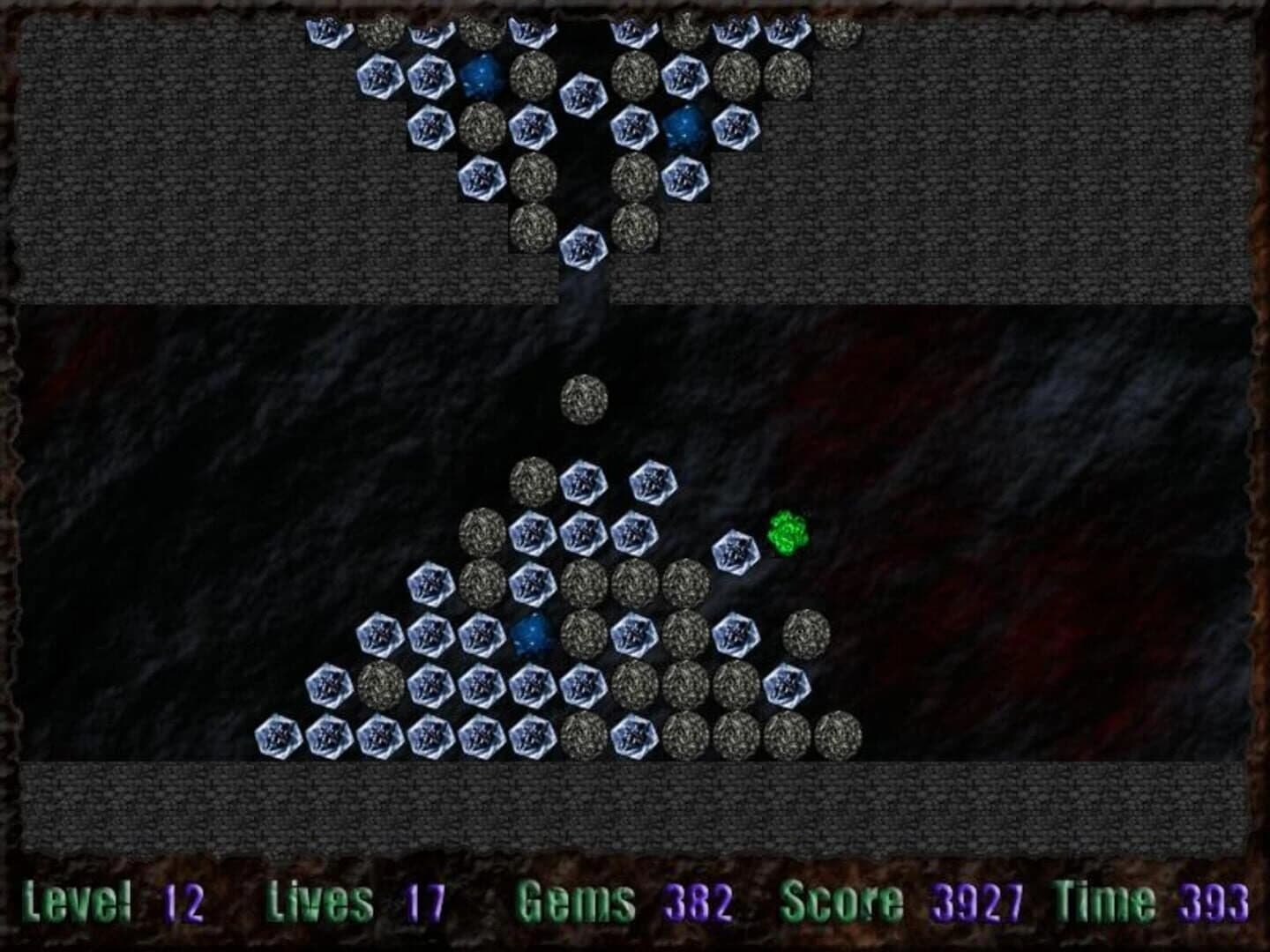This screenshot has width=1270, height=952.
Task: Click the blue gem inside the pyramid
Action: 532,634
